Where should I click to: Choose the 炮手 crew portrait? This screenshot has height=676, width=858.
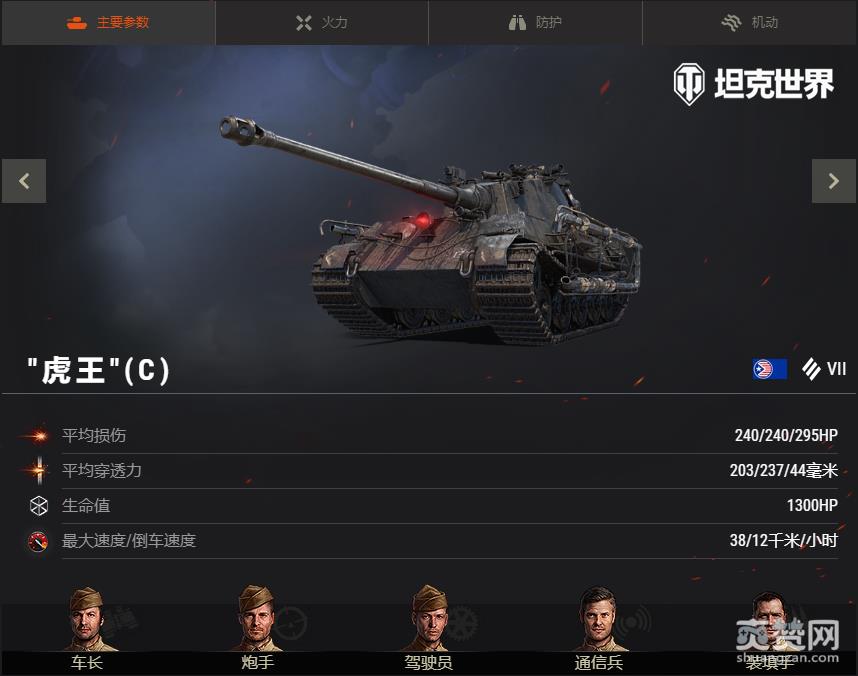click(257, 620)
